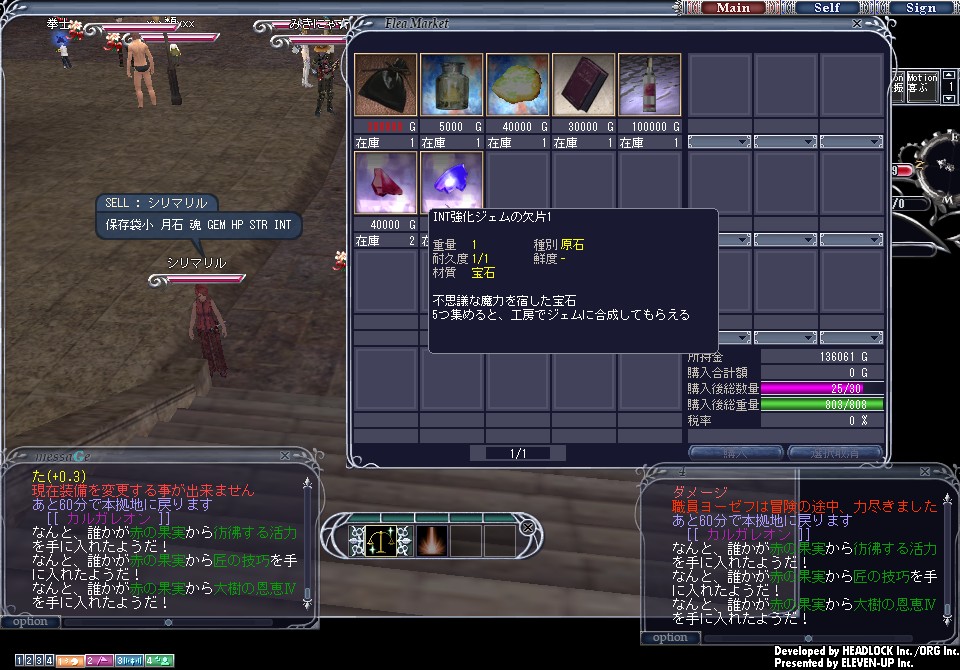Viewport: 960px width, 670px height.
Task: Close the Flea Market window
Action: (x=856, y=23)
